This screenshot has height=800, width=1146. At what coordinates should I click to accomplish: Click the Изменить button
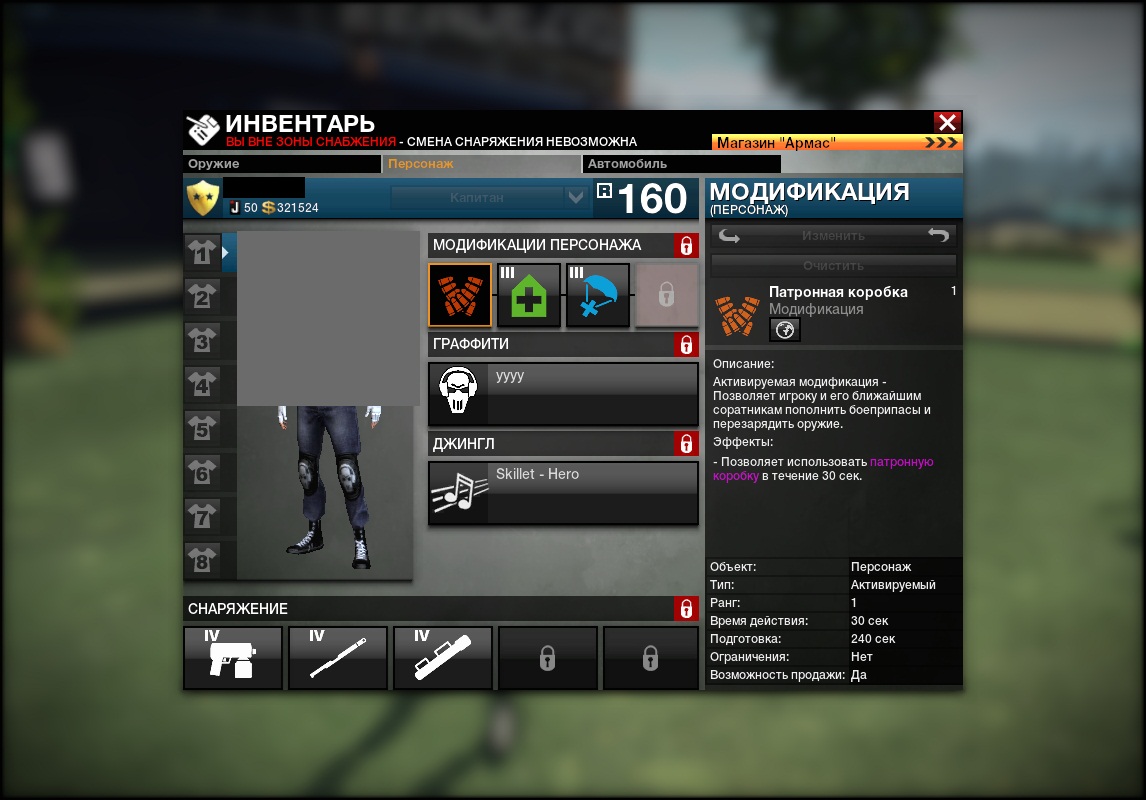click(833, 236)
